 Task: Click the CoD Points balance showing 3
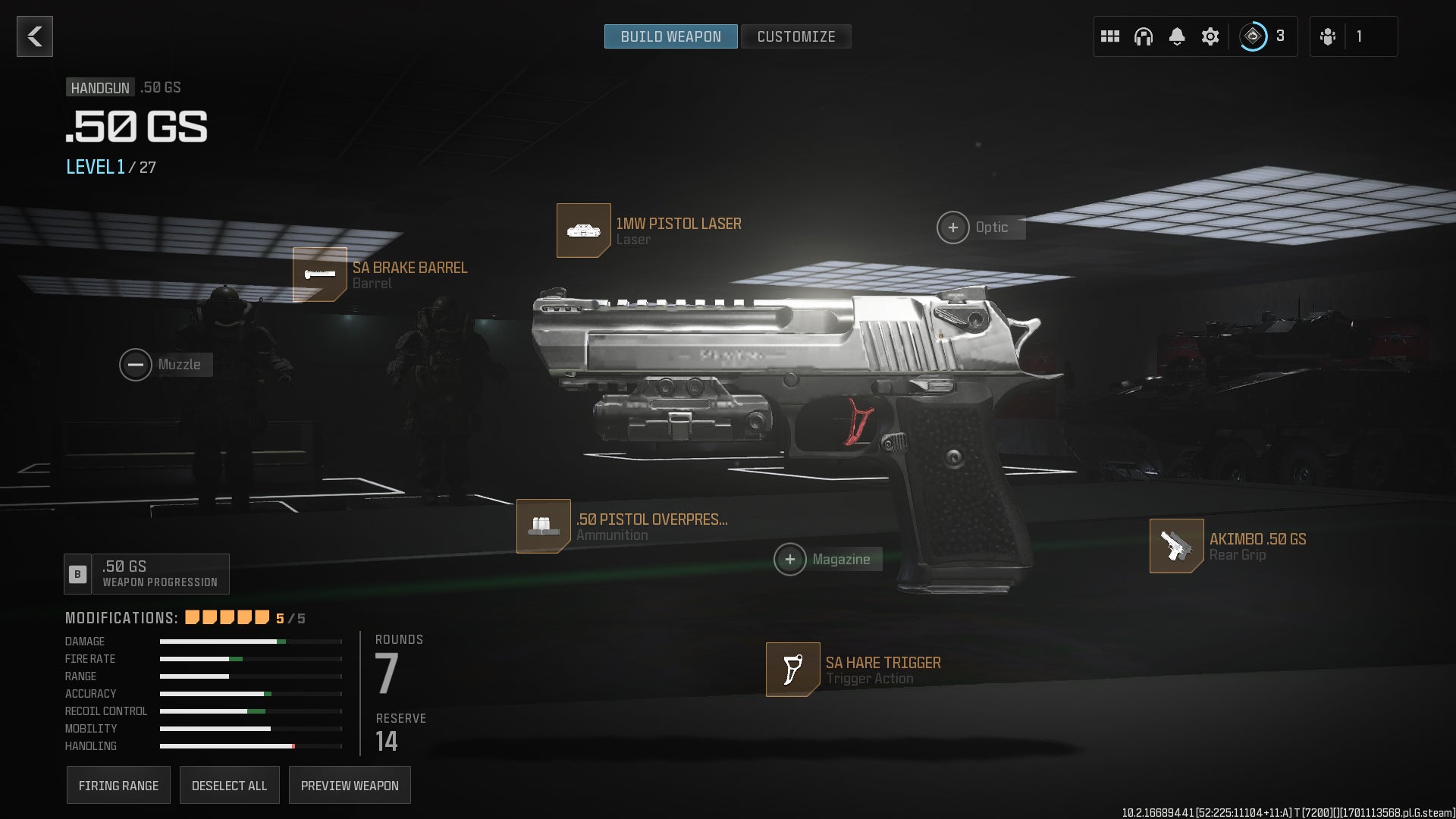pyautogui.click(x=1259, y=35)
